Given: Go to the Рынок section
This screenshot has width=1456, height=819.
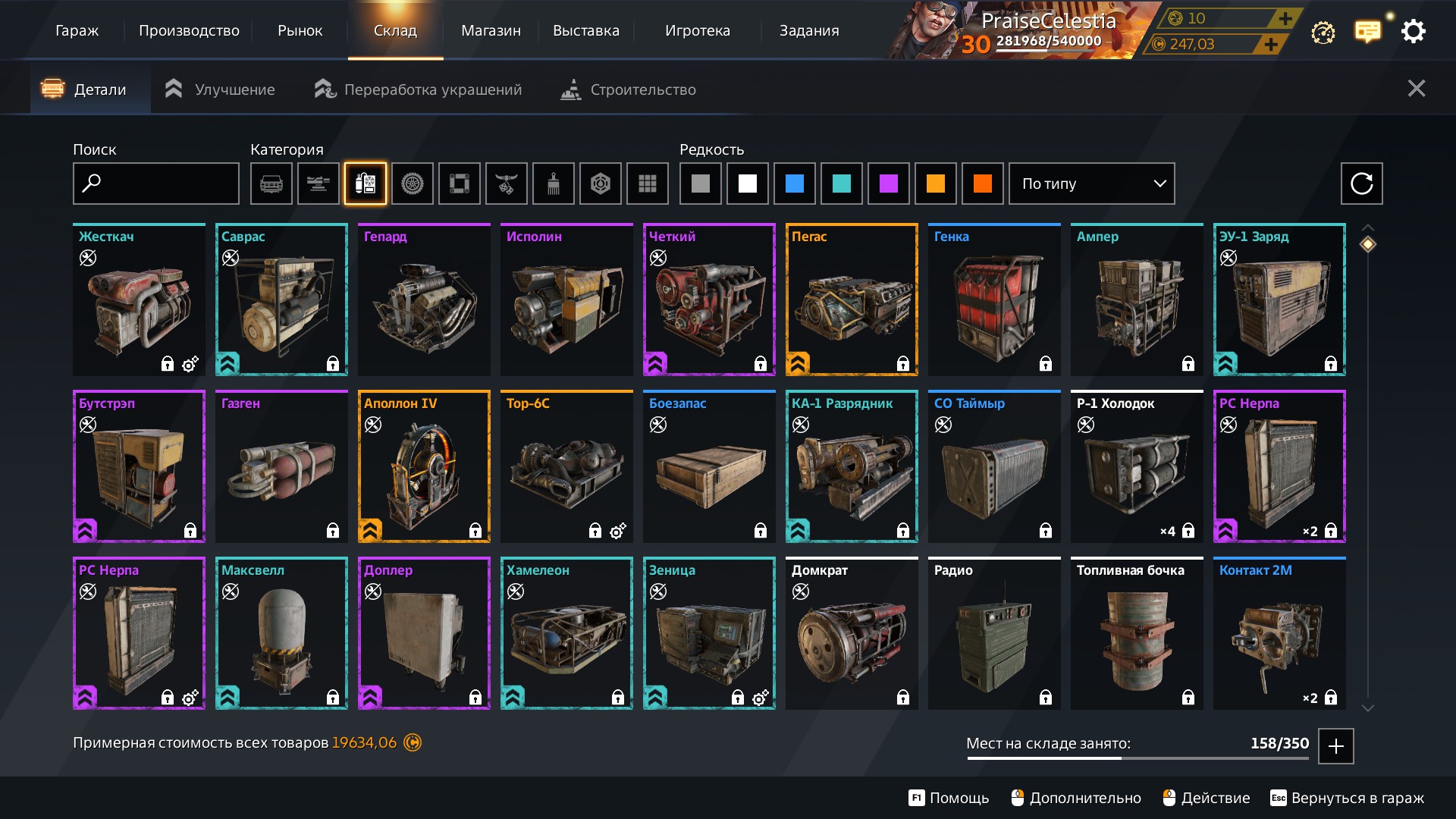Looking at the screenshot, I should [300, 31].
